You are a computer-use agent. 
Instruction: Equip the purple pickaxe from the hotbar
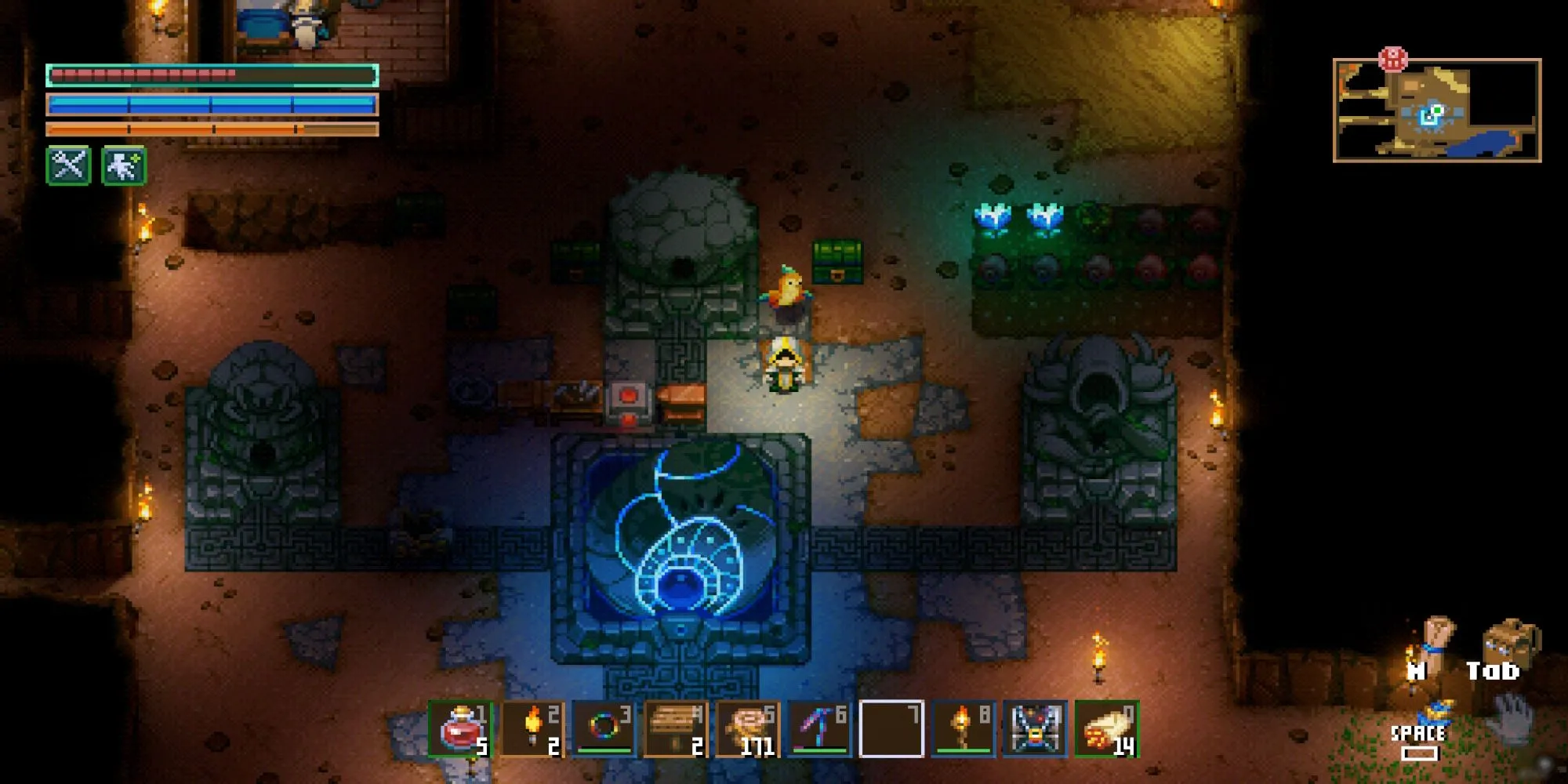[819, 729]
